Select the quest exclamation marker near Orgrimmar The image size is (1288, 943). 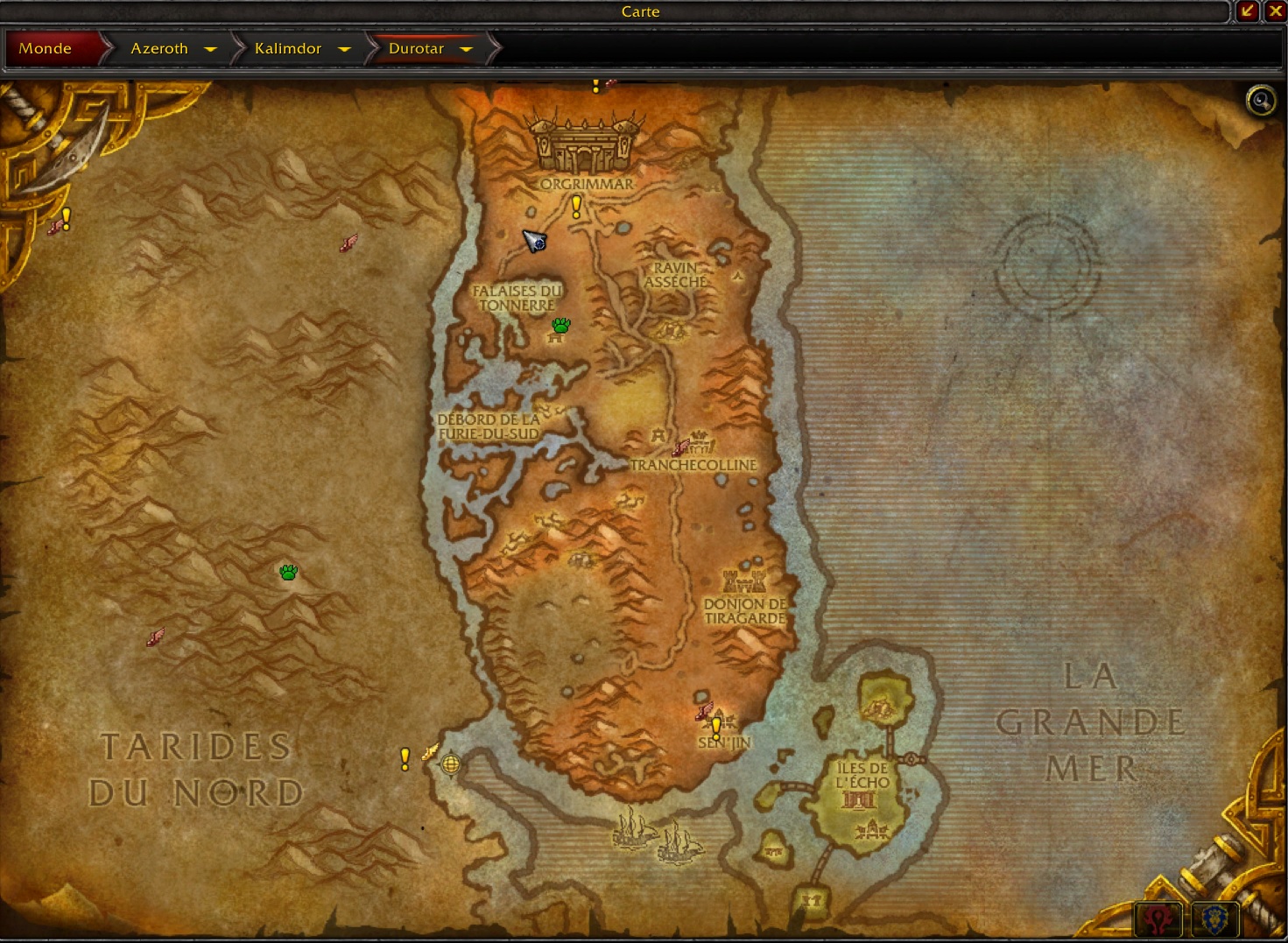575,206
